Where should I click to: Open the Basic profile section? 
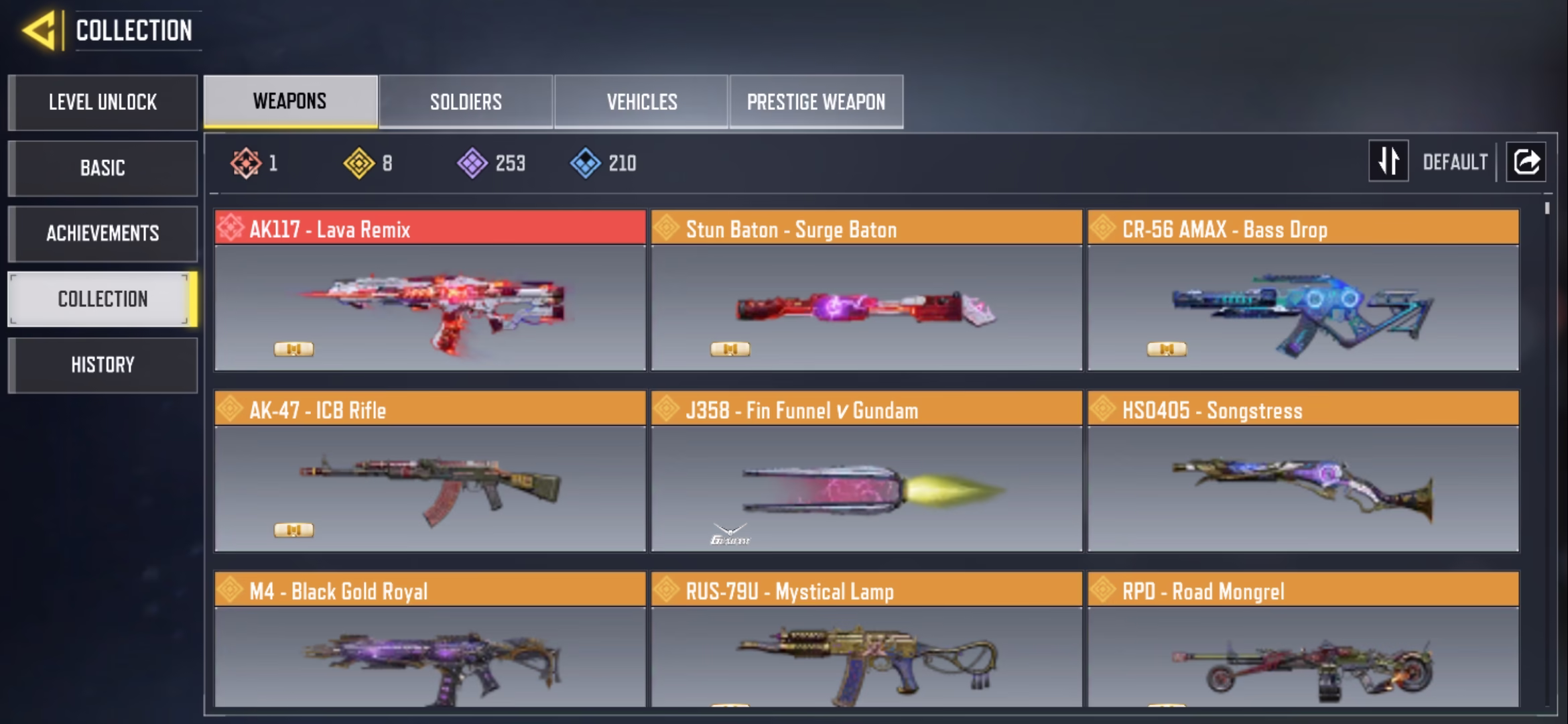pos(103,168)
